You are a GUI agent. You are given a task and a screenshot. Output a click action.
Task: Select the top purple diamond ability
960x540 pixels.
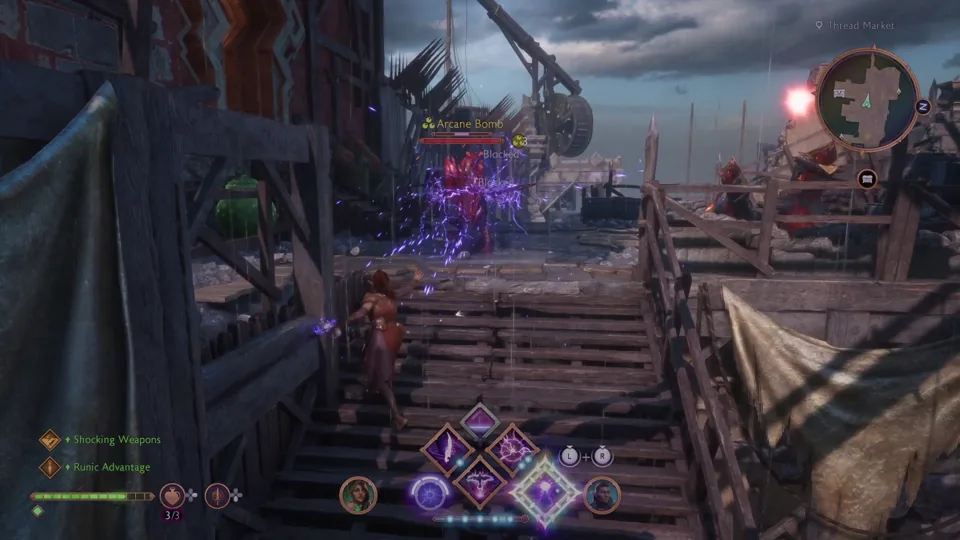coord(480,420)
